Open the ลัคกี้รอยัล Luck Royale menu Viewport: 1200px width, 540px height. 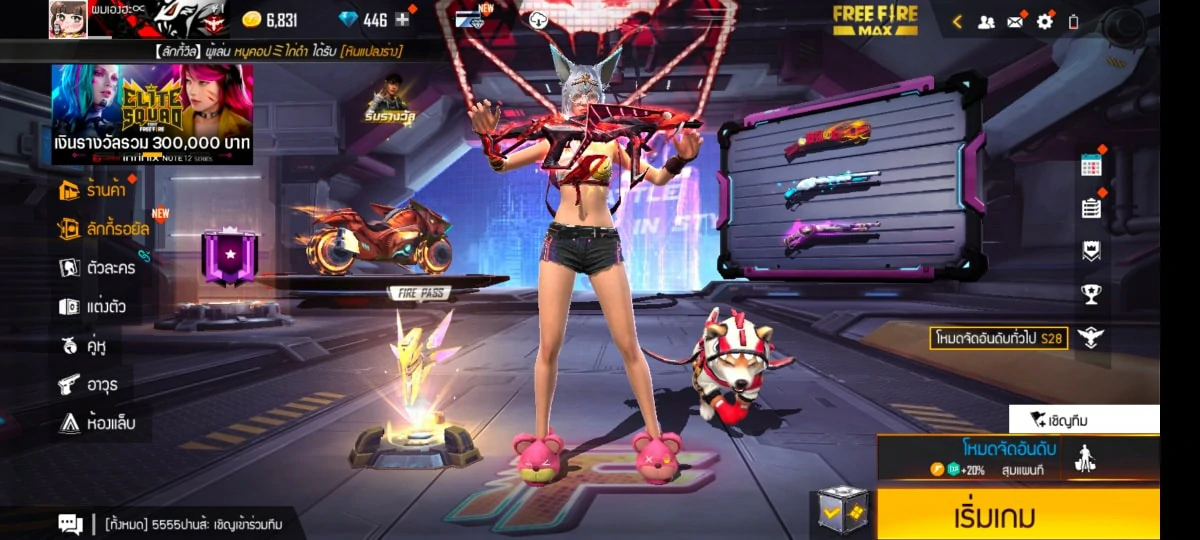[x=104, y=229]
